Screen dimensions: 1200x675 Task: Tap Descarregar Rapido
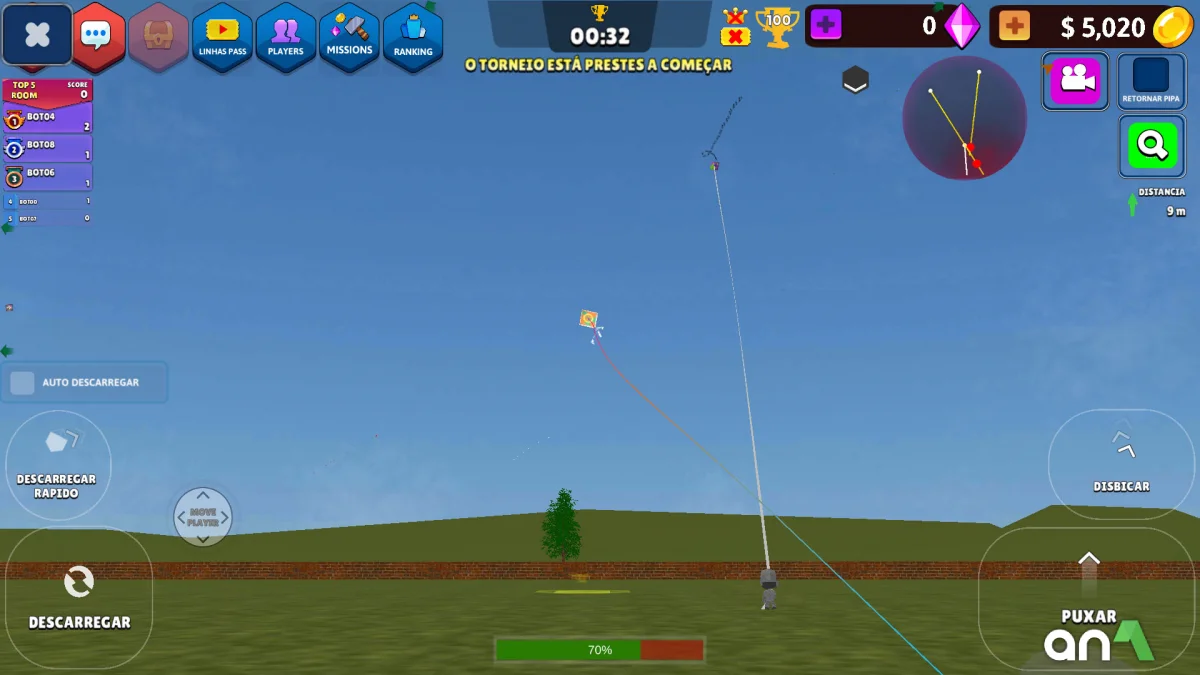58,465
